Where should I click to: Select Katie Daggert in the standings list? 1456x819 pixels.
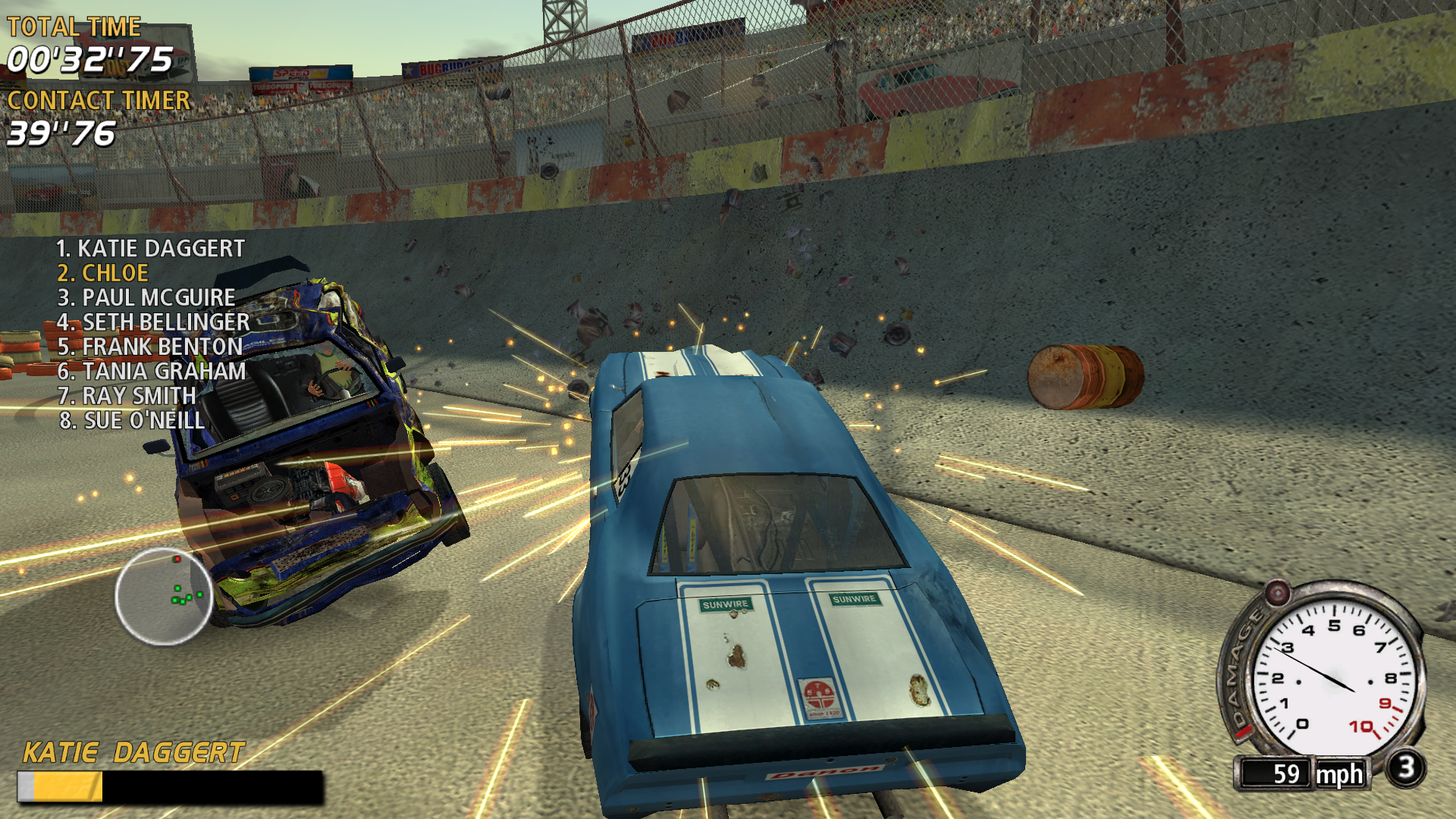[x=150, y=249]
